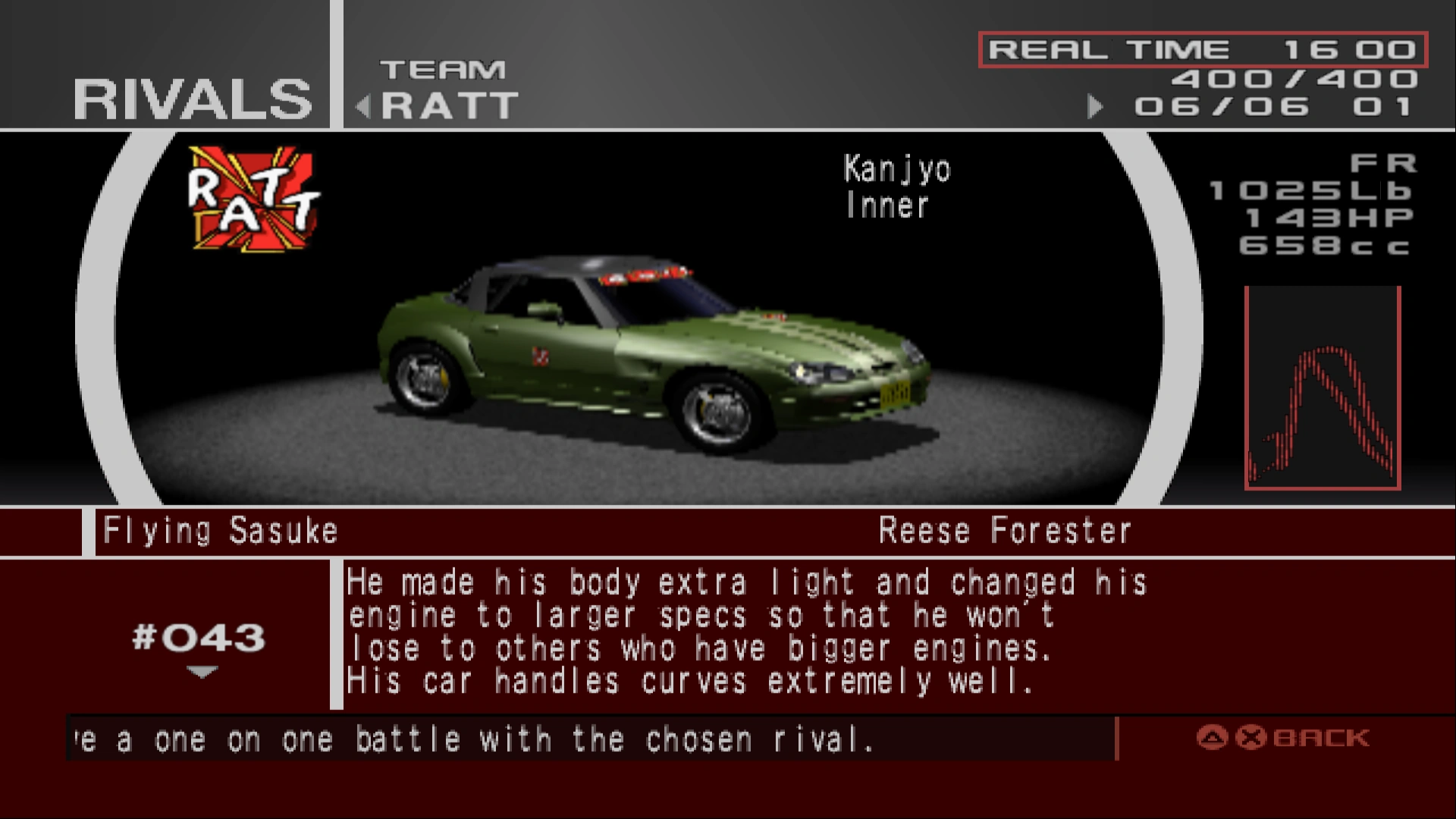Viewport: 1456px width, 819px height.
Task: Select the Reese Forester driver name
Action: (1005, 530)
